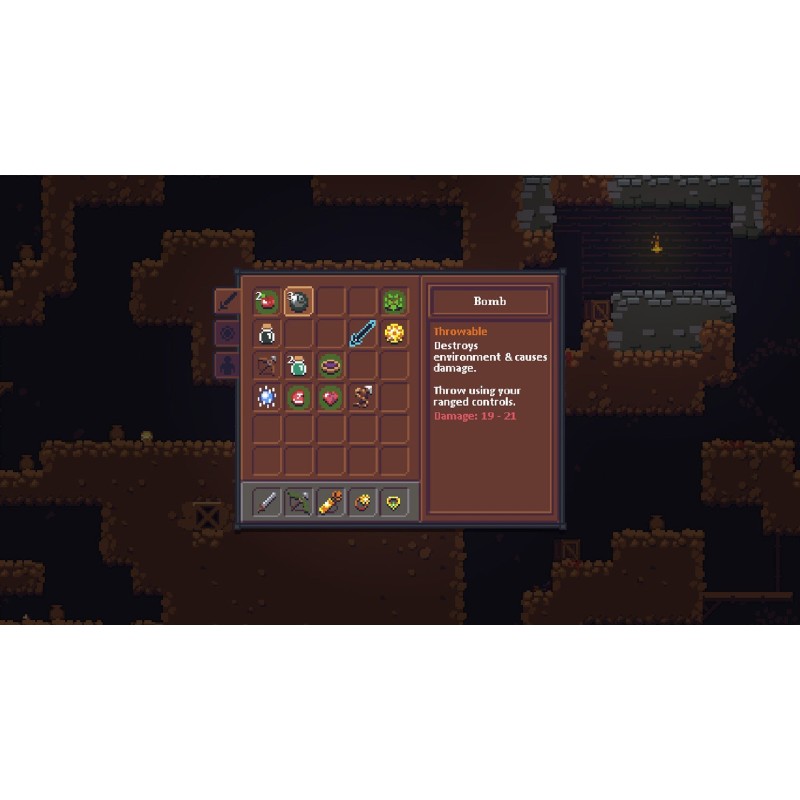Pick the purple ring on green background
The height and width of the screenshot is (800, 800).
[330, 365]
